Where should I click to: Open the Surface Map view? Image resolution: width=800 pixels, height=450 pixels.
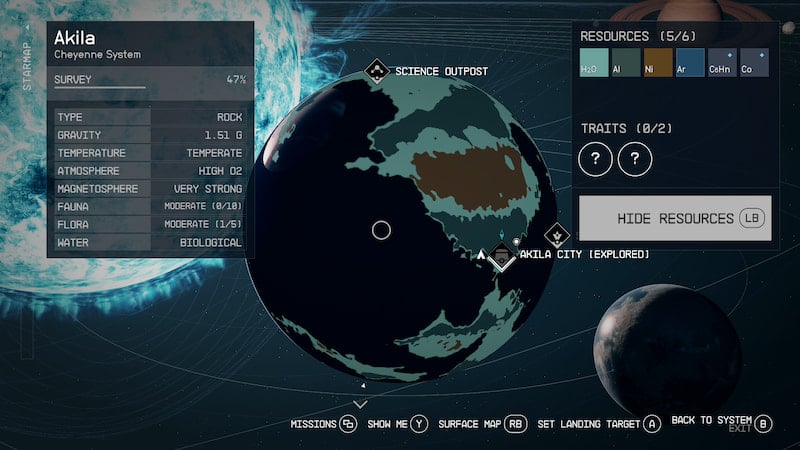pyautogui.click(x=482, y=424)
